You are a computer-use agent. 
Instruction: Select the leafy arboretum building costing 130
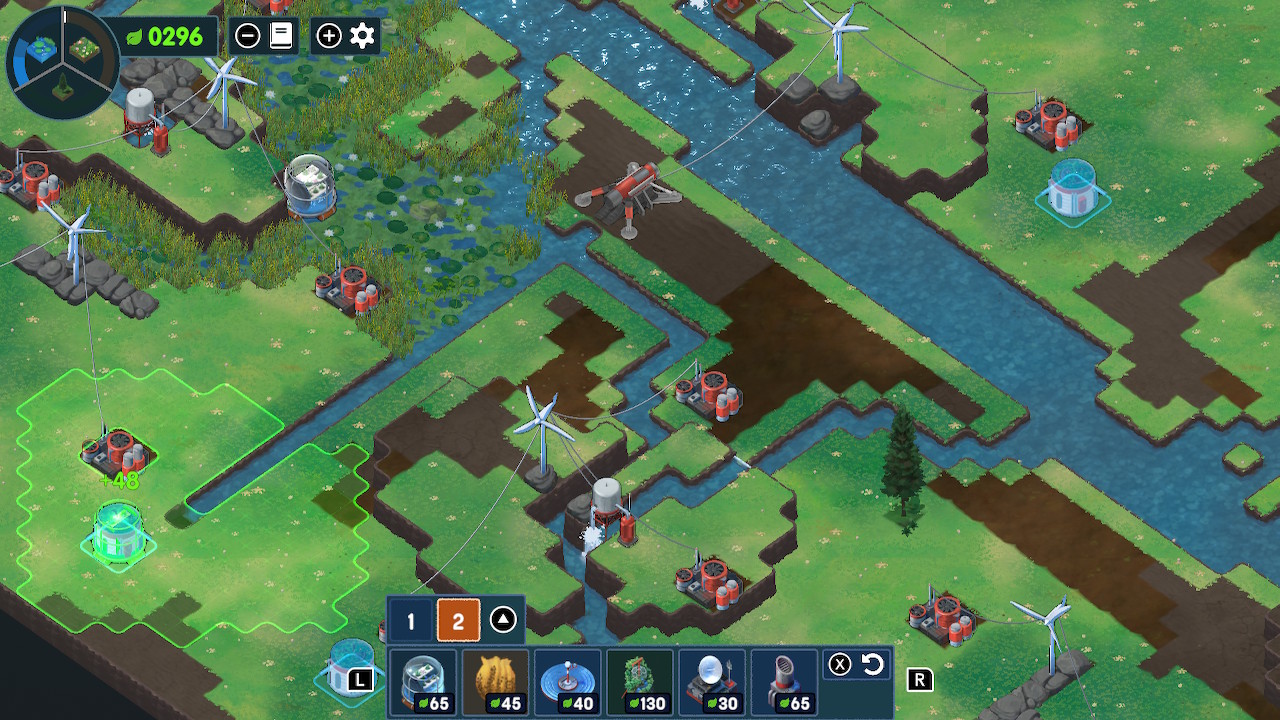pos(639,682)
